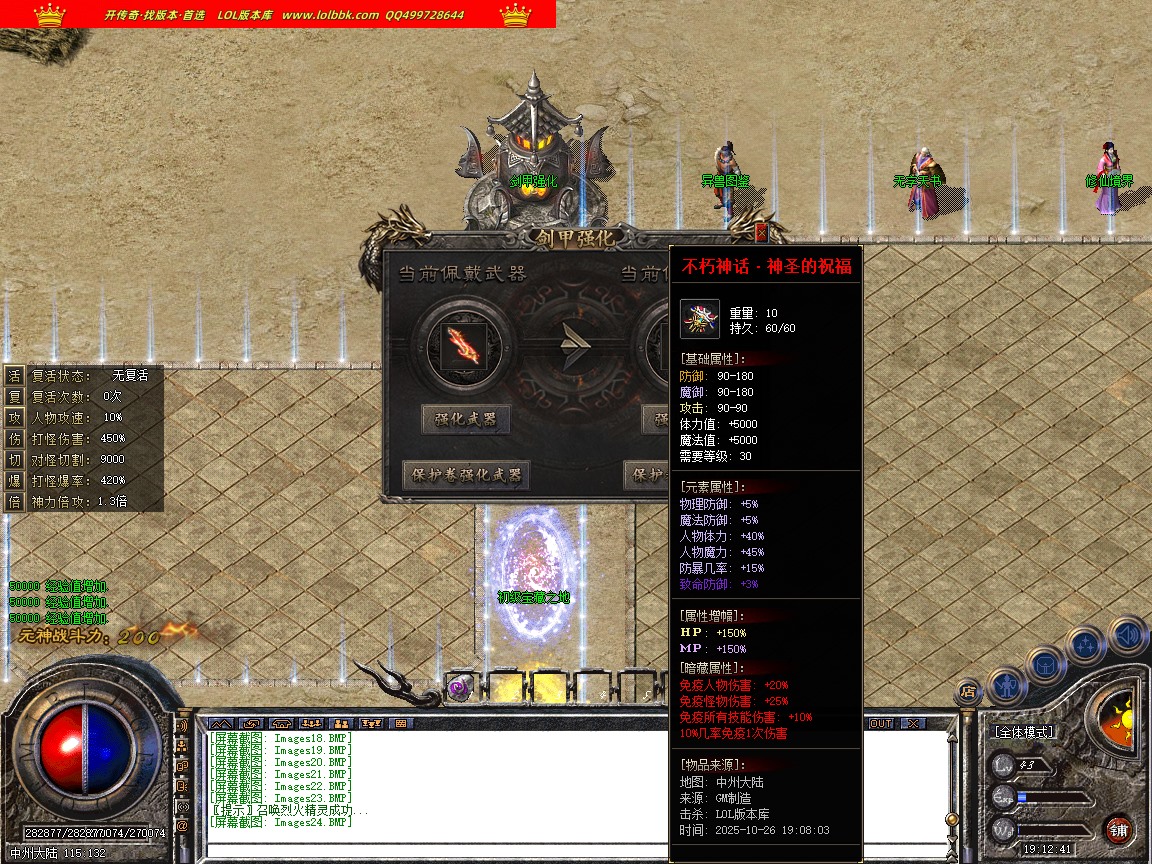
Task: Choose 保护卷强化武器 protected enhancement button
Action: [x=466, y=475]
